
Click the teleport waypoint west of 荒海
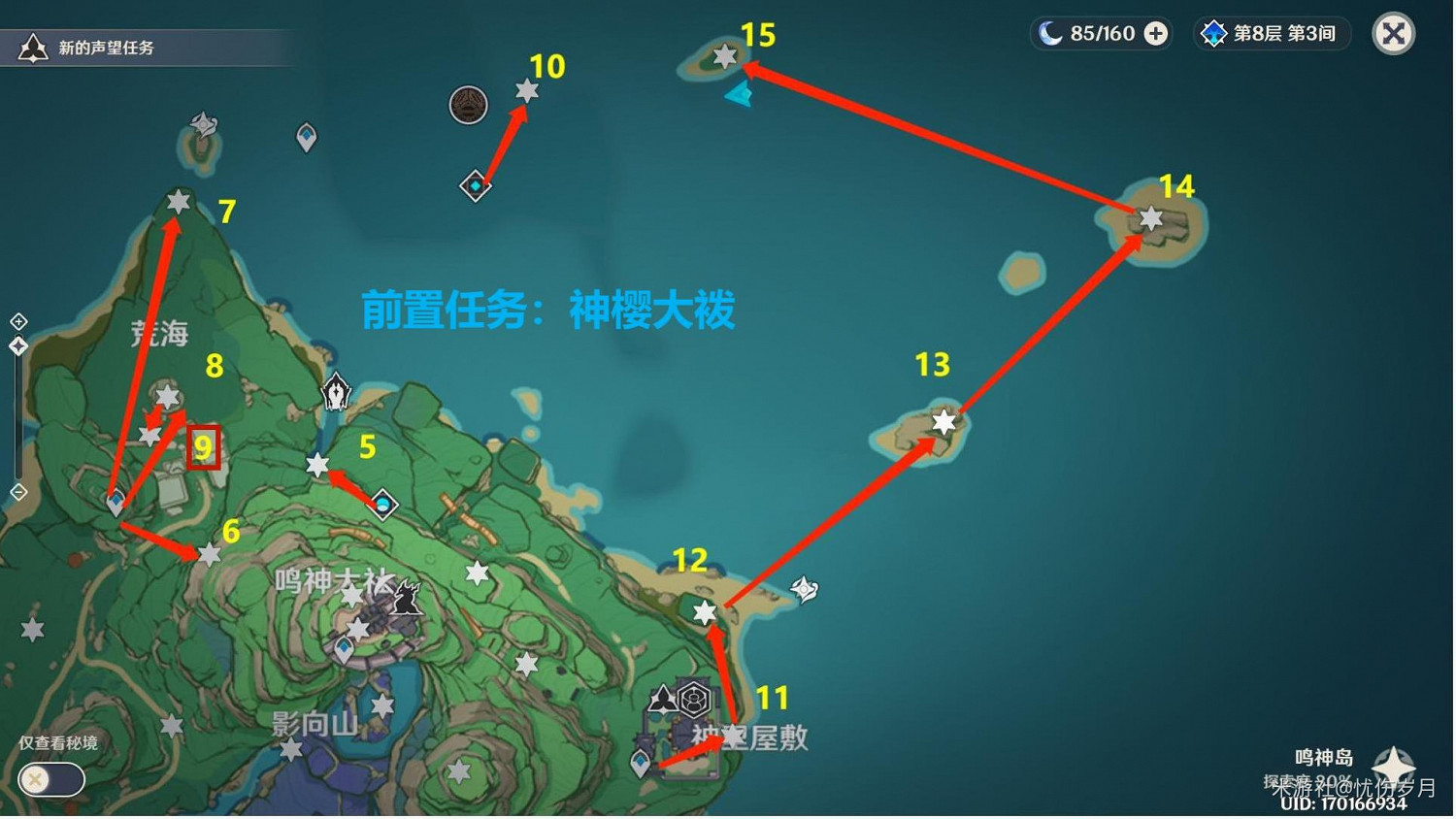coord(114,501)
